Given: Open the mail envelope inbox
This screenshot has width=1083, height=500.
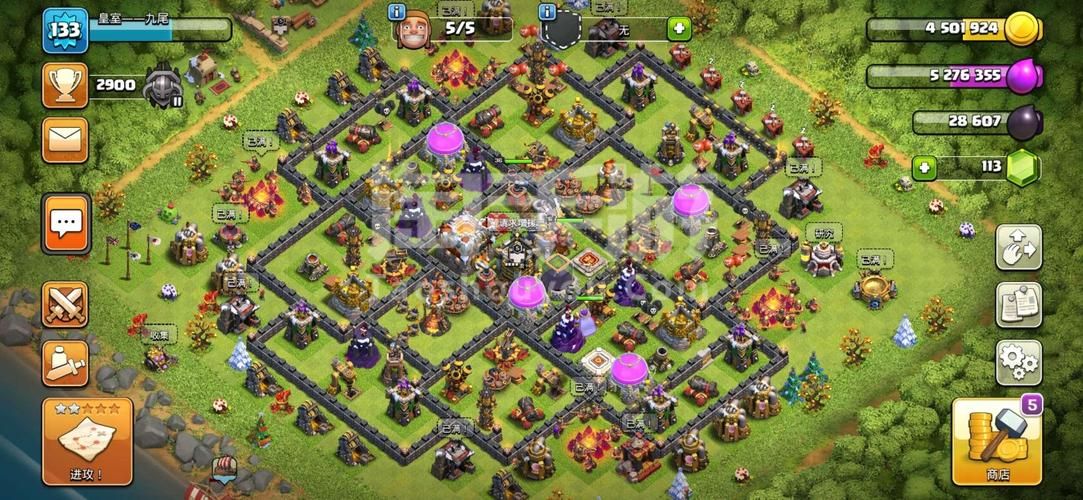Looking at the screenshot, I should 64,140.
